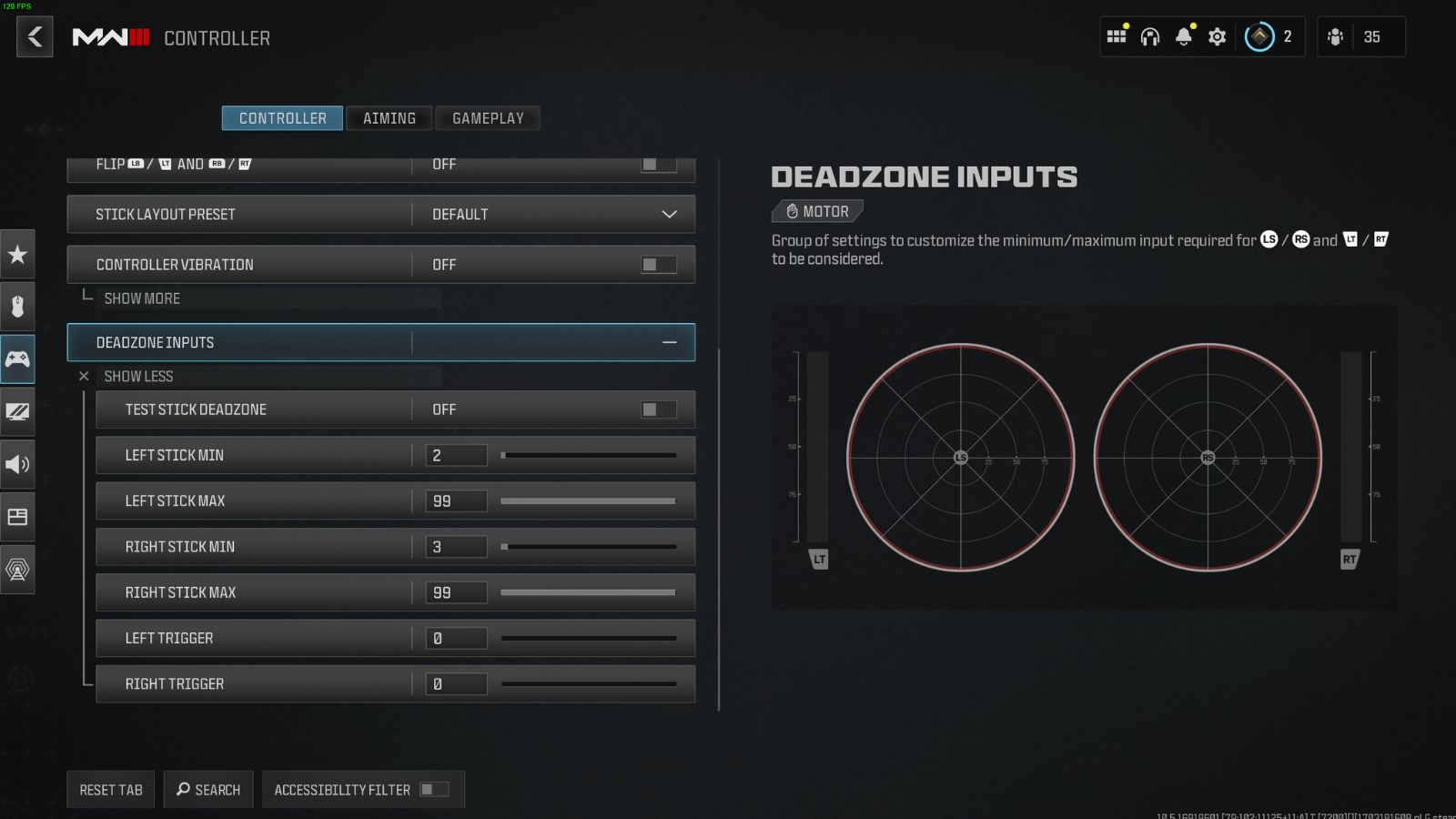The image size is (1456, 819).
Task: Open the Stick Layout Preset dropdown
Action: [x=669, y=214]
